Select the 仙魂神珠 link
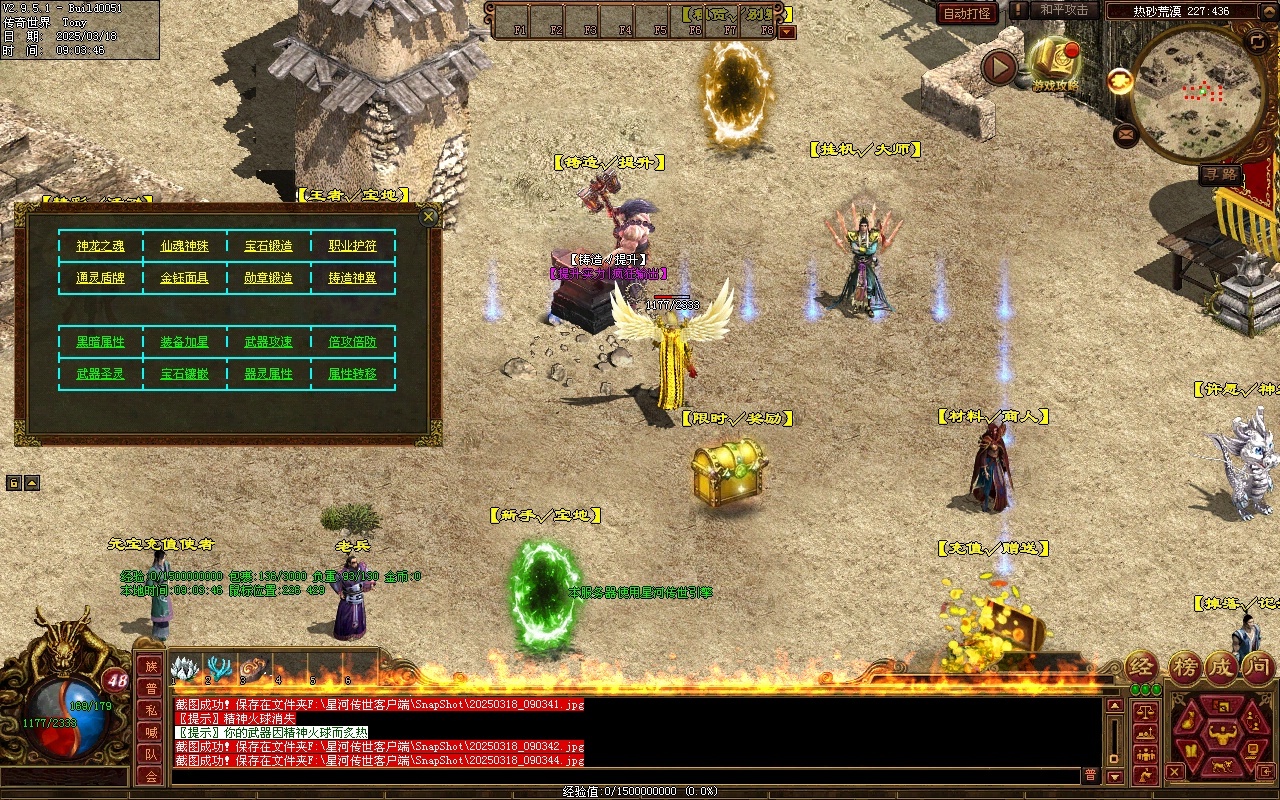This screenshot has width=1280, height=800. [x=185, y=246]
